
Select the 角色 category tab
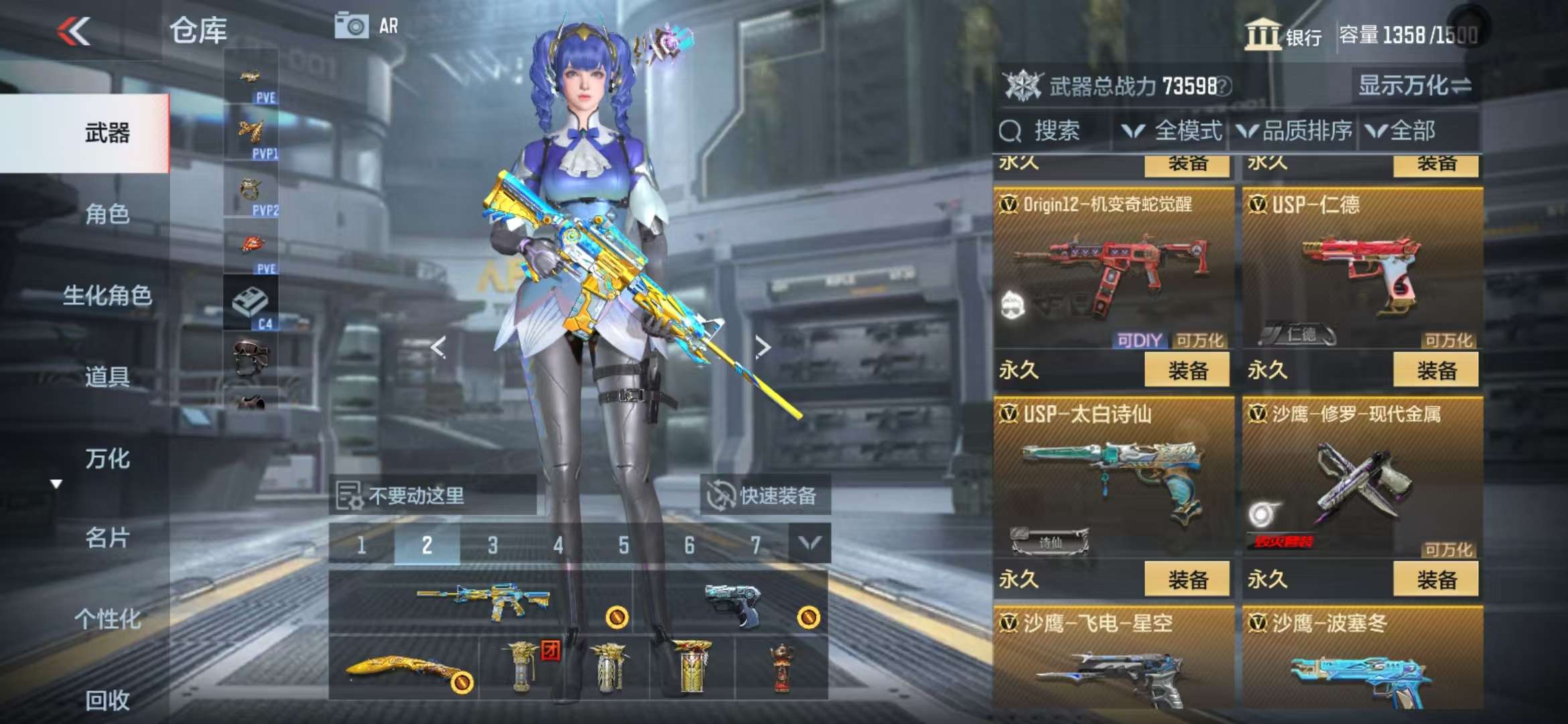107,215
